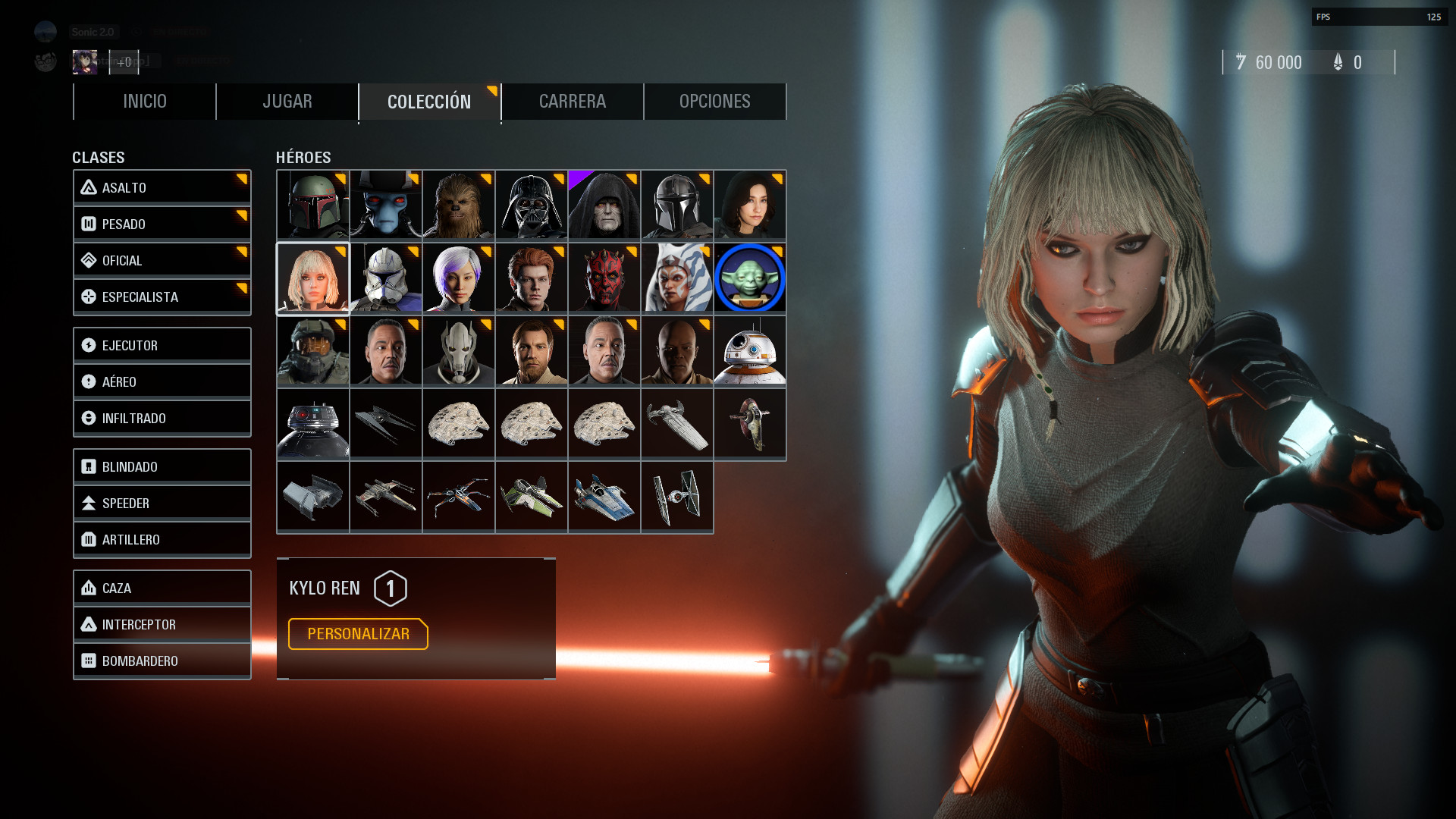
Task: Open the OPCIONES tab
Action: pyautogui.click(x=714, y=101)
